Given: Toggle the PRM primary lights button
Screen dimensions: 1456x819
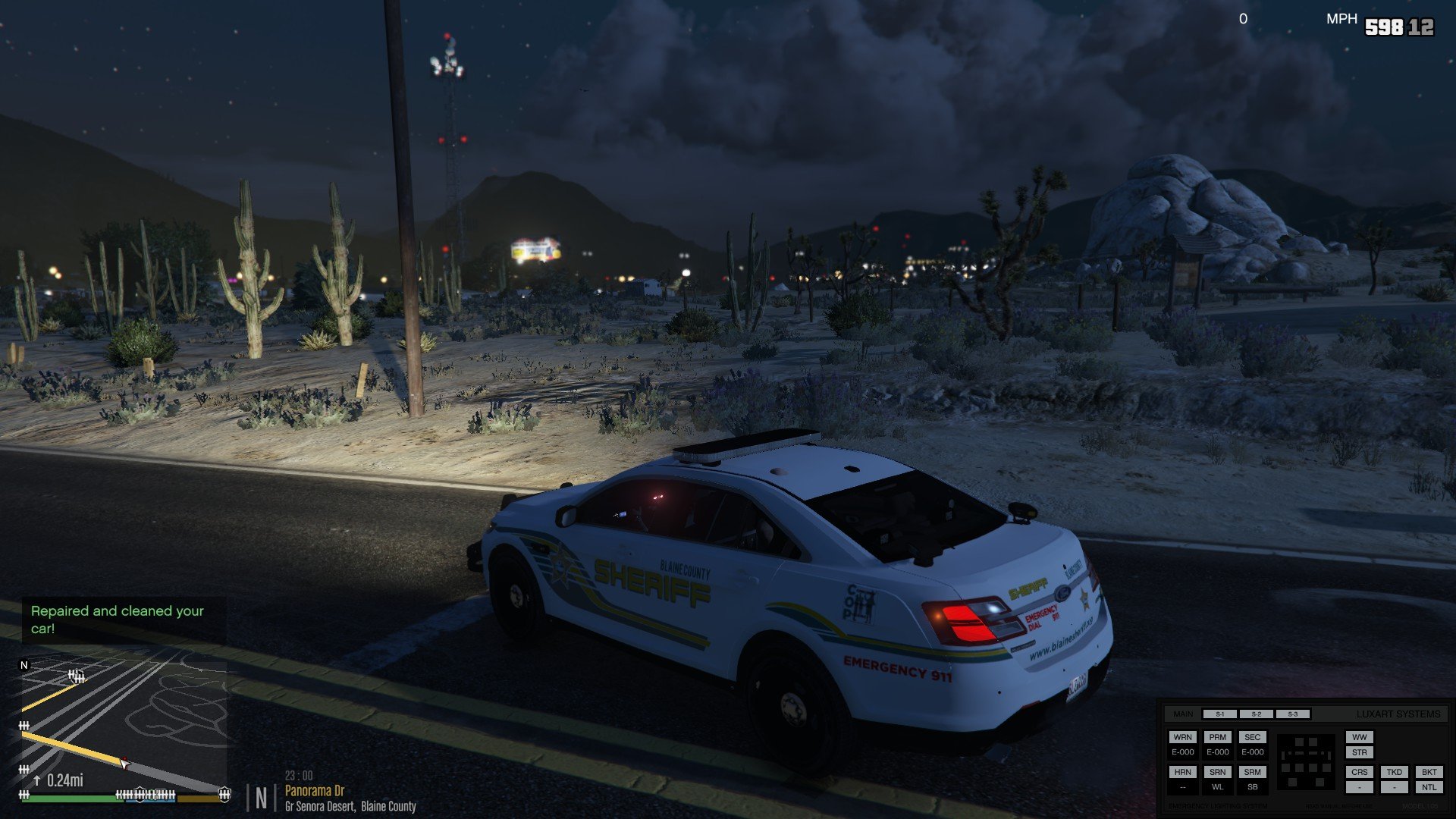Looking at the screenshot, I should tap(1217, 737).
